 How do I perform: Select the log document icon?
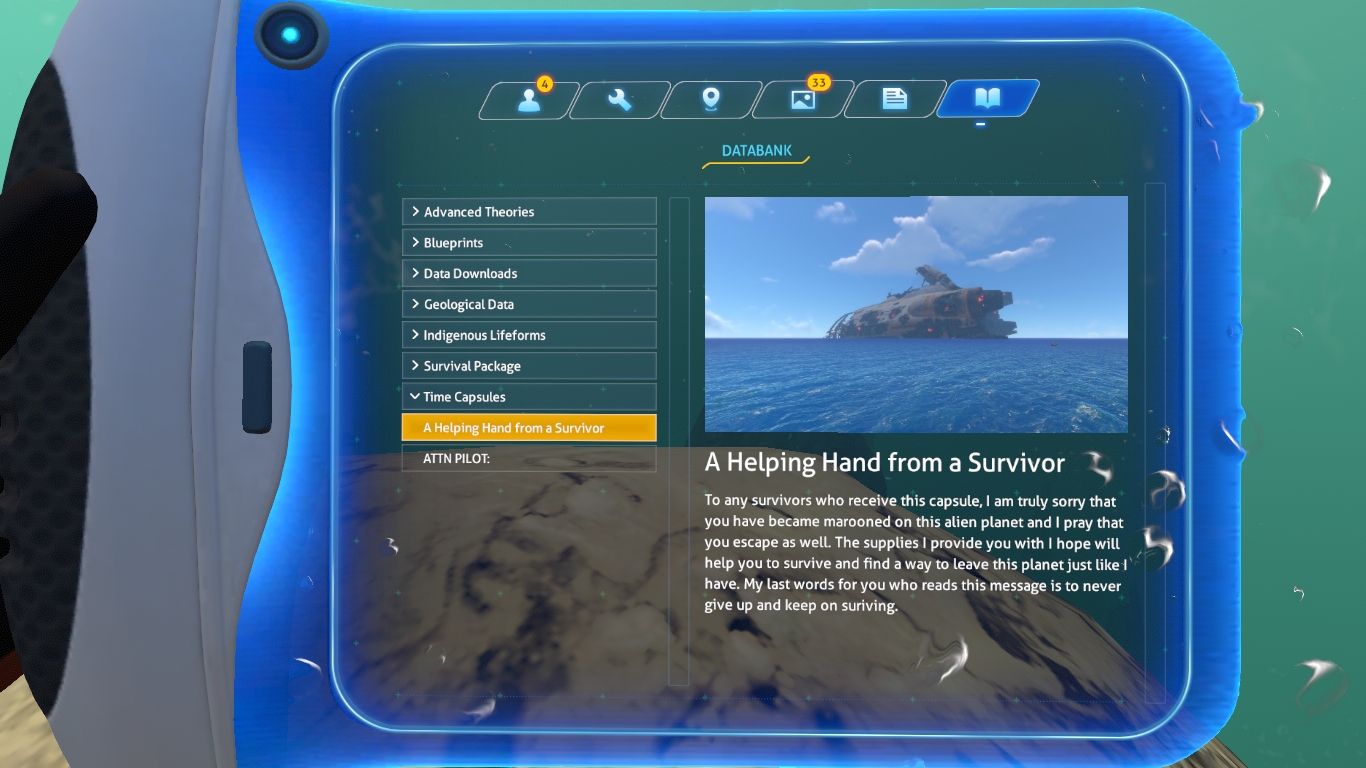pos(893,98)
